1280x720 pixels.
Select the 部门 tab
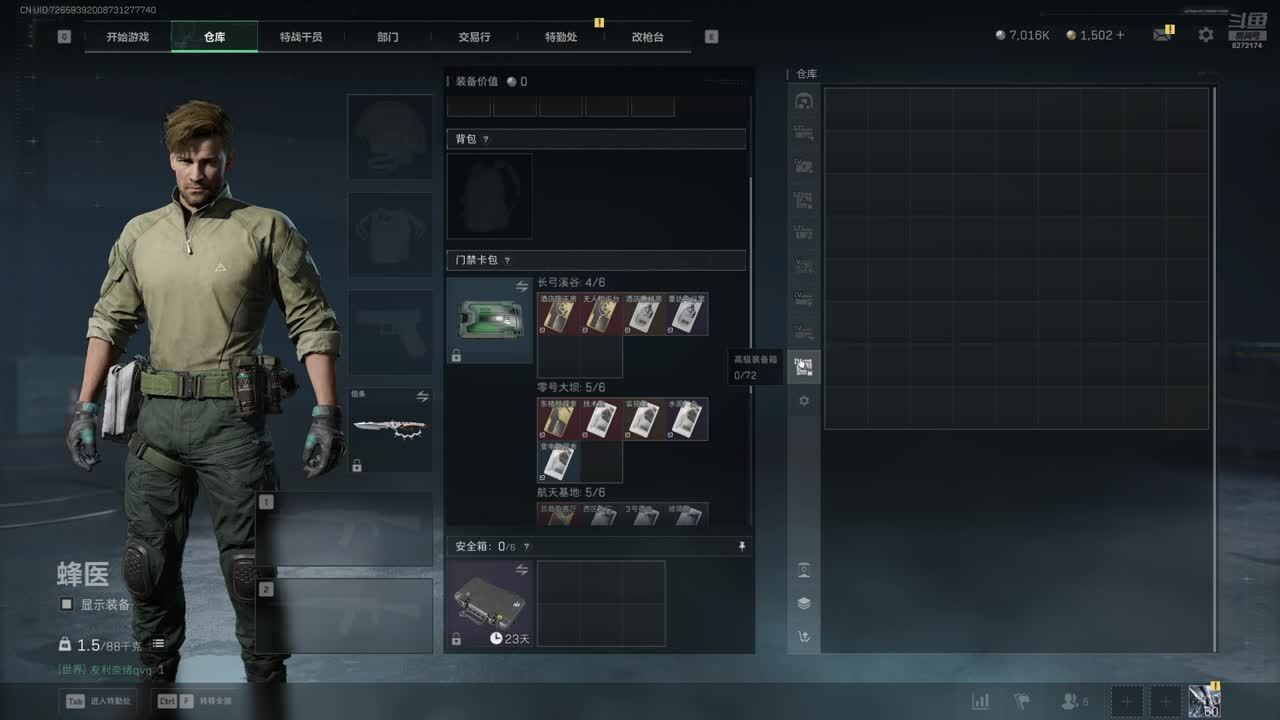388,37
